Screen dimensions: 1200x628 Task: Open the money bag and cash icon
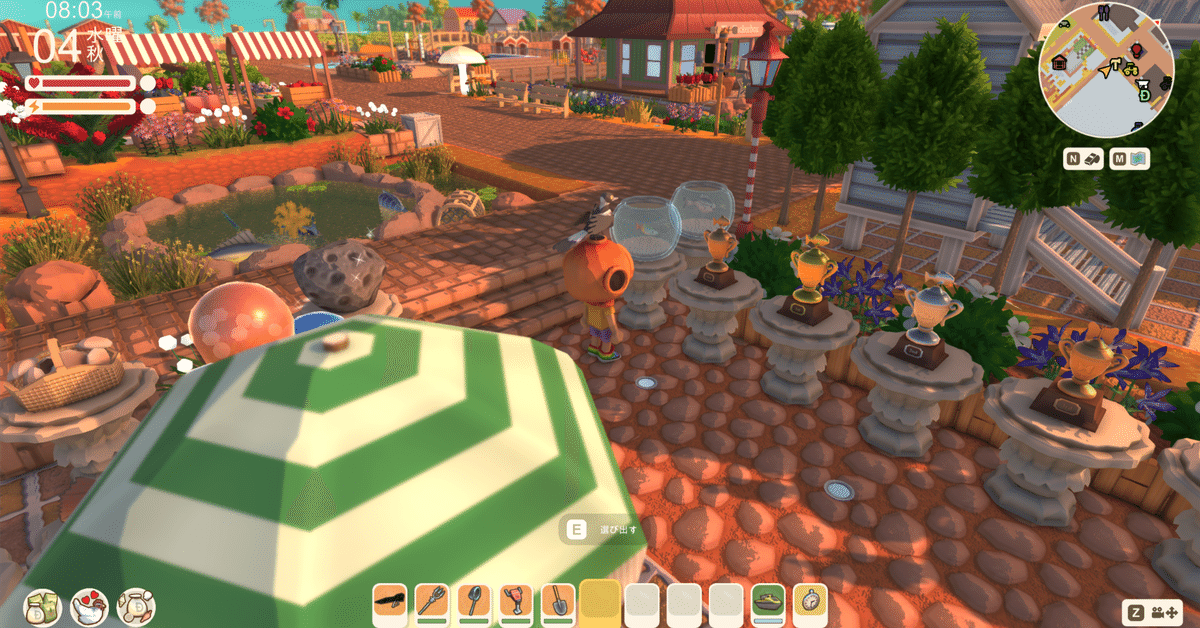[x=42, y=606]
